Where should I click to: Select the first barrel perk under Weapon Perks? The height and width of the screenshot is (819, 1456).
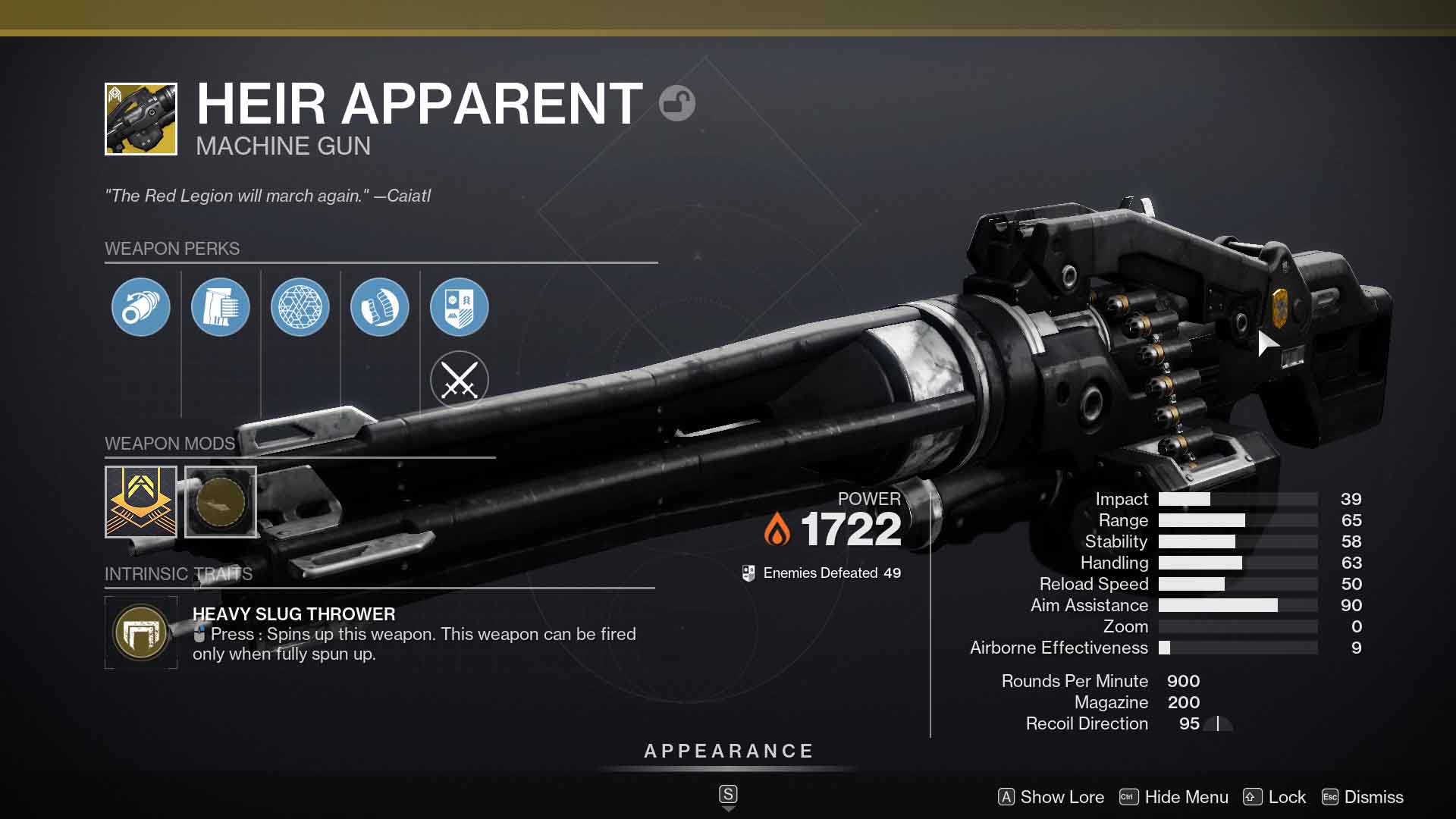[x=141, y=306]
